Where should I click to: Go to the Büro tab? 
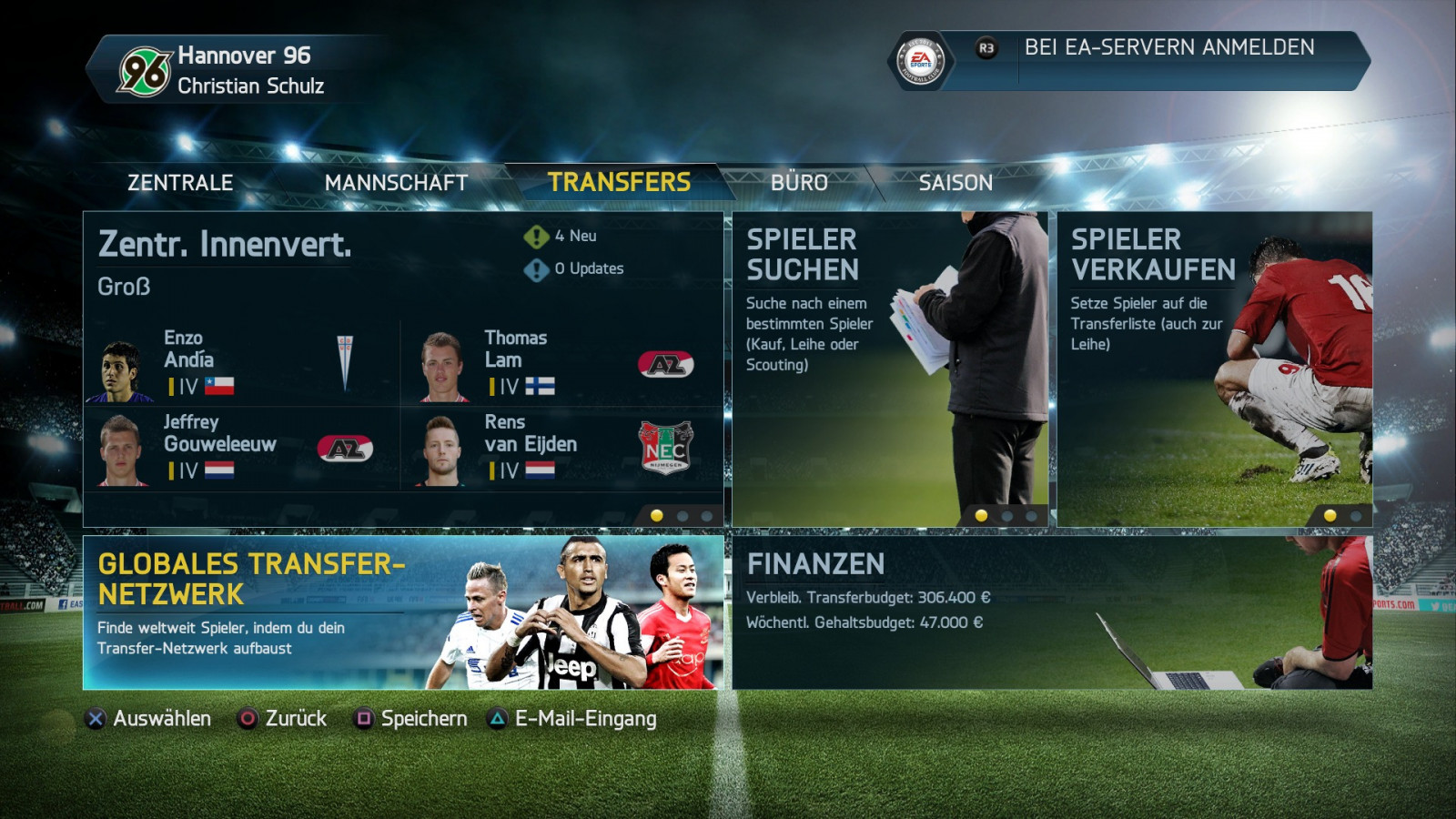pyautogui.click(x=799, y=183)
